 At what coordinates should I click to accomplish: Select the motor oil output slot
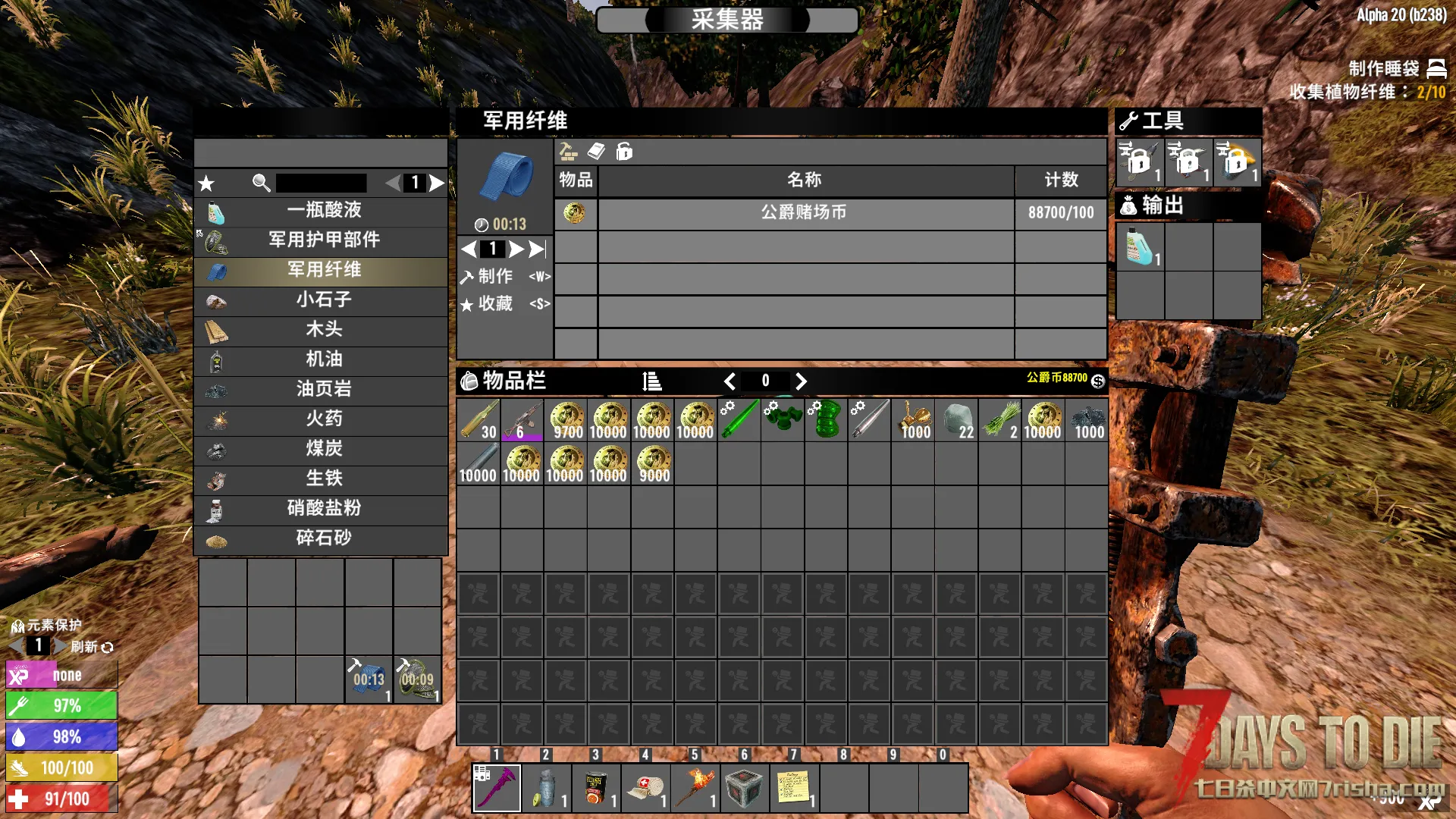[x=1140, y=247]
